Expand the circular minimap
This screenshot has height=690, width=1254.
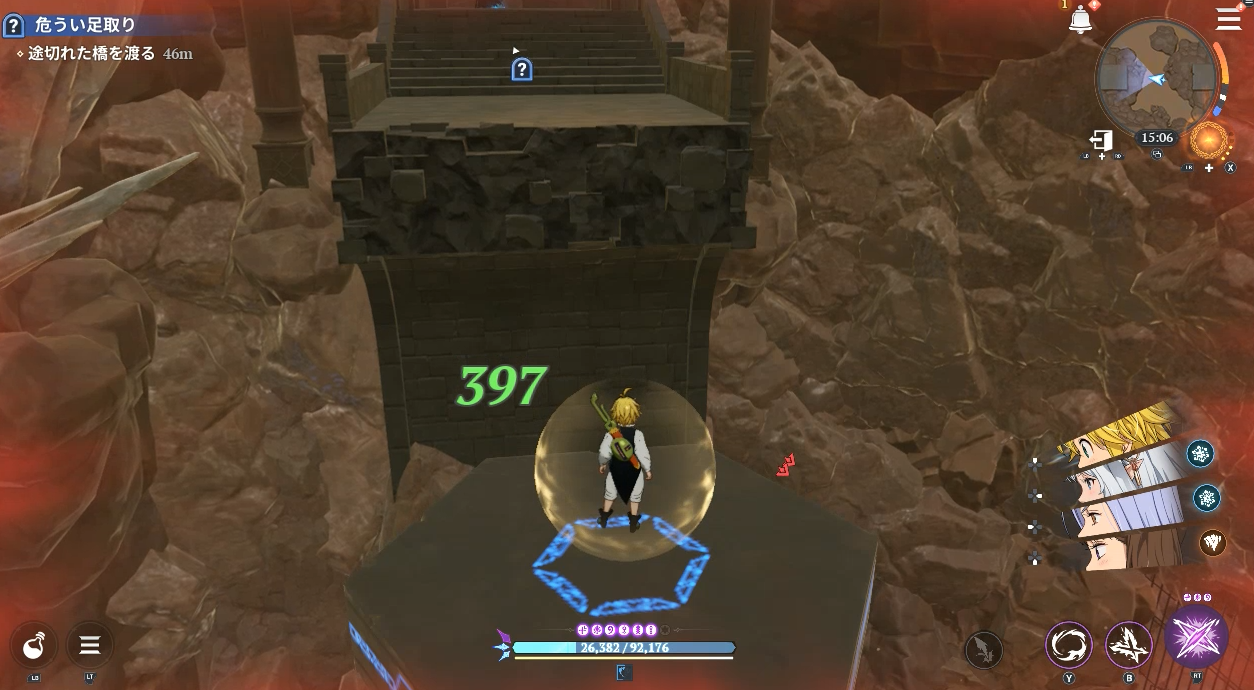point(1156,78)
